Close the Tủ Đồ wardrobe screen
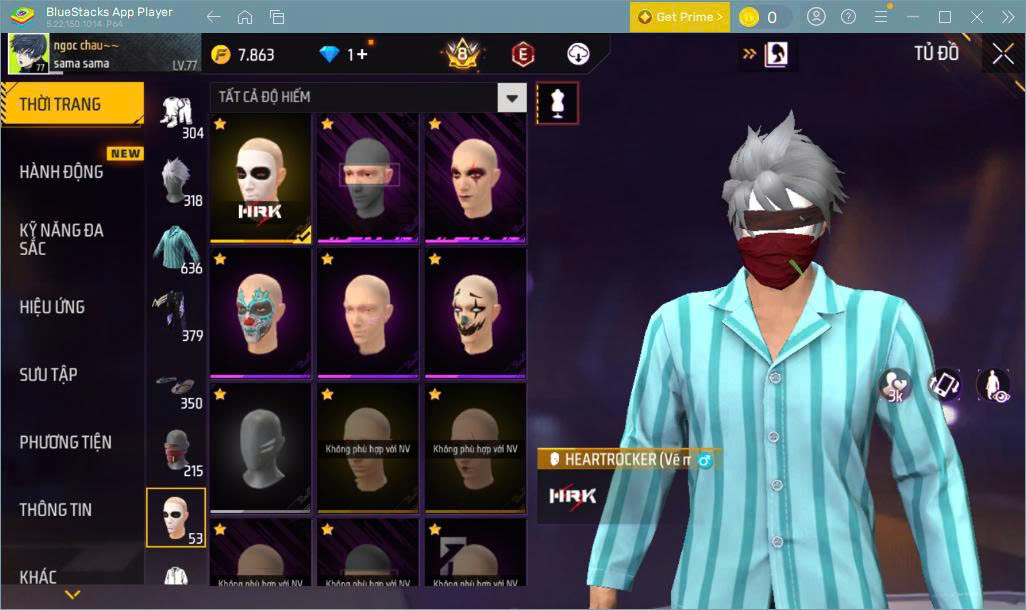This screenshot has height=610, width=1026. (1002, 54)
